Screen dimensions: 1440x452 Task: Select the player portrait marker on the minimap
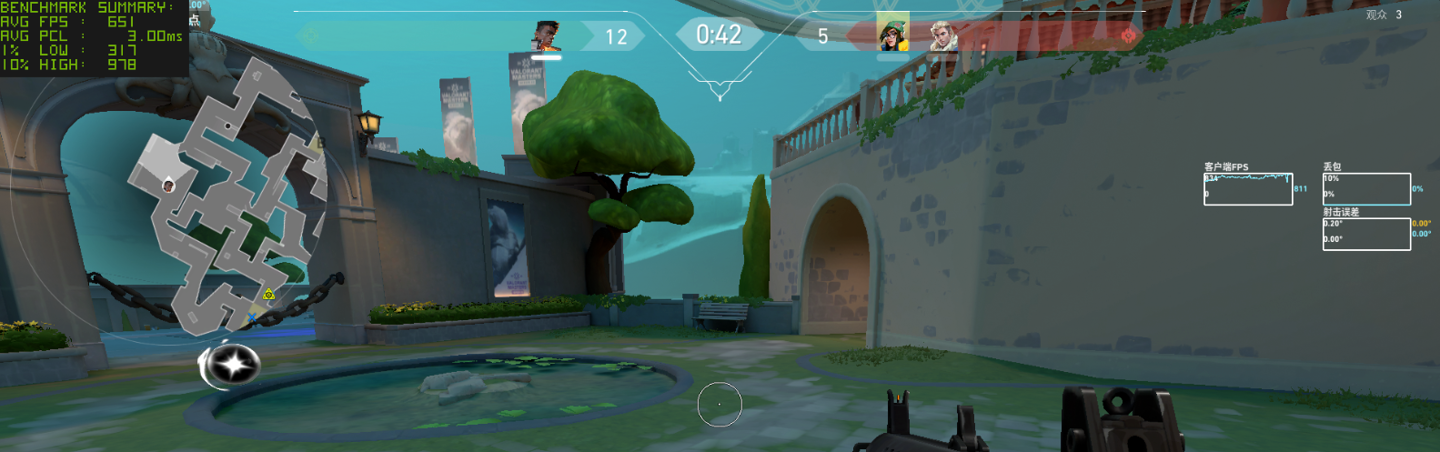pyautogui.click(x=169, y=184)
